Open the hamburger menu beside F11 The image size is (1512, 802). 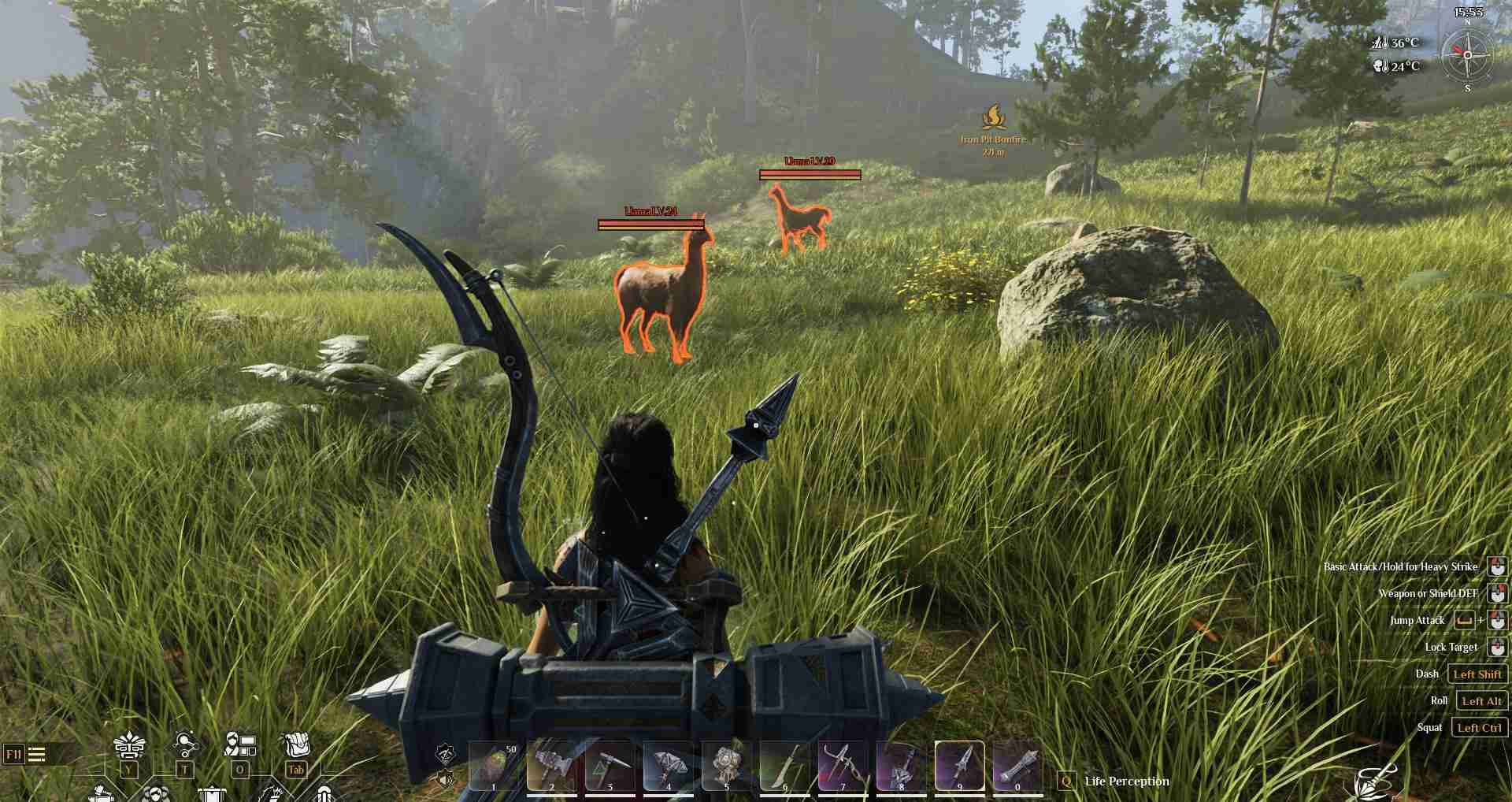[x=37, y=755]
